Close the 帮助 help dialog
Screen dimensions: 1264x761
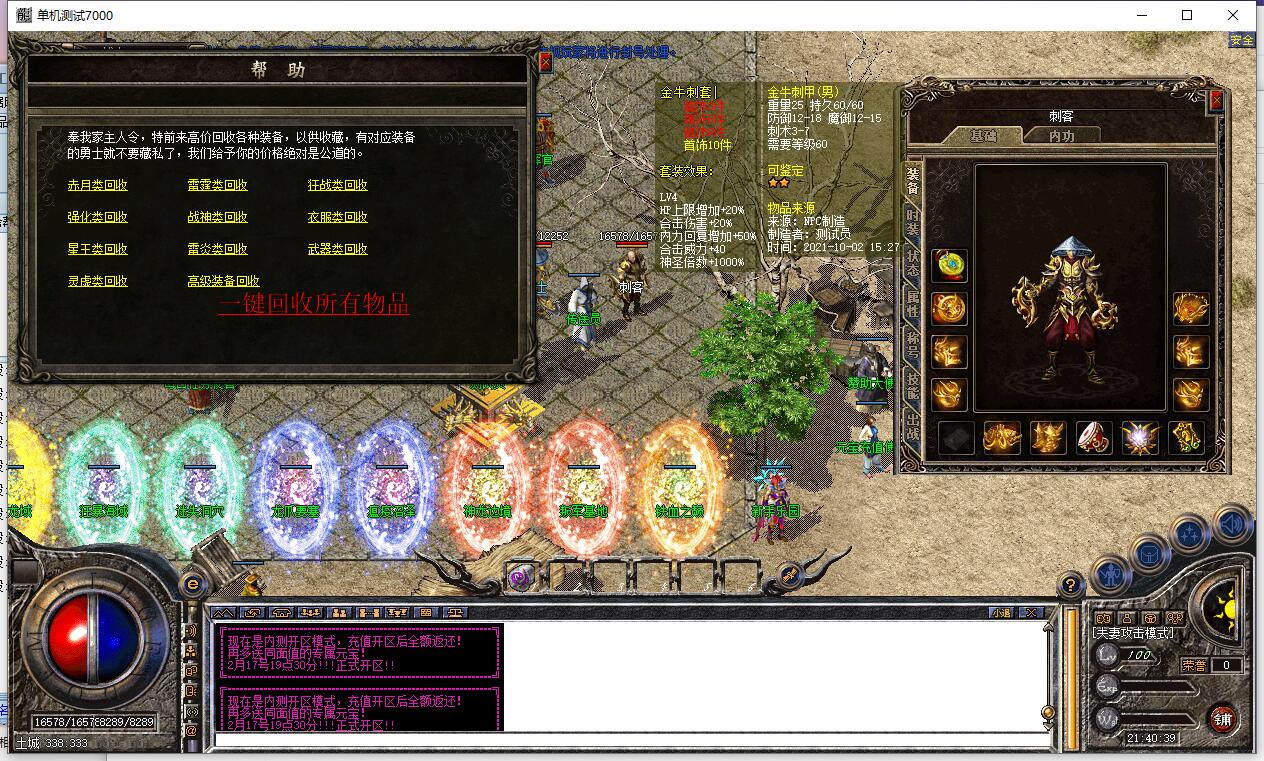[x=545, y=62]
